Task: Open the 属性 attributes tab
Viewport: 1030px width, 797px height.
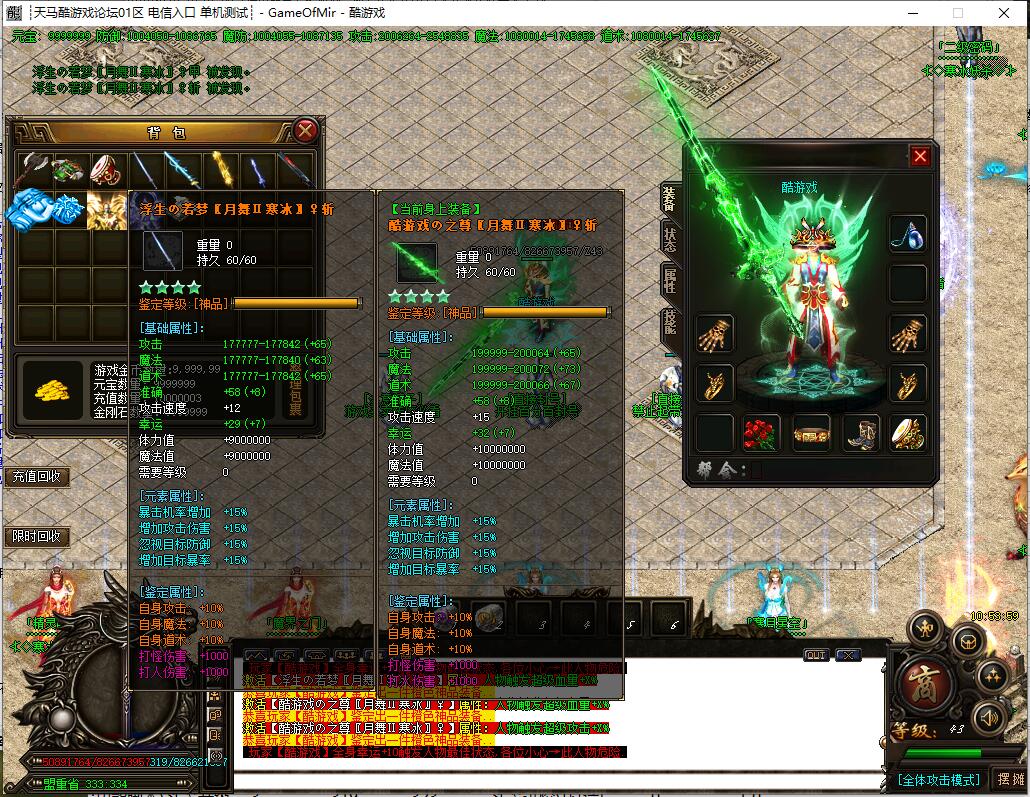Action: click(668, 282)
